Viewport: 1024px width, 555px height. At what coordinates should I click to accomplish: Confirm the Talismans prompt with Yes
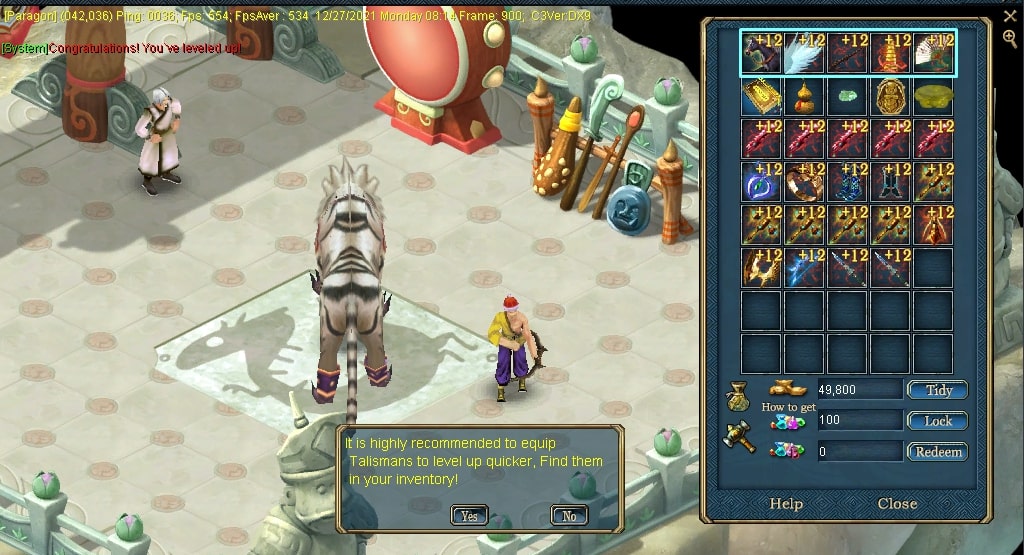pyautogui.click(x=469, y=516)
